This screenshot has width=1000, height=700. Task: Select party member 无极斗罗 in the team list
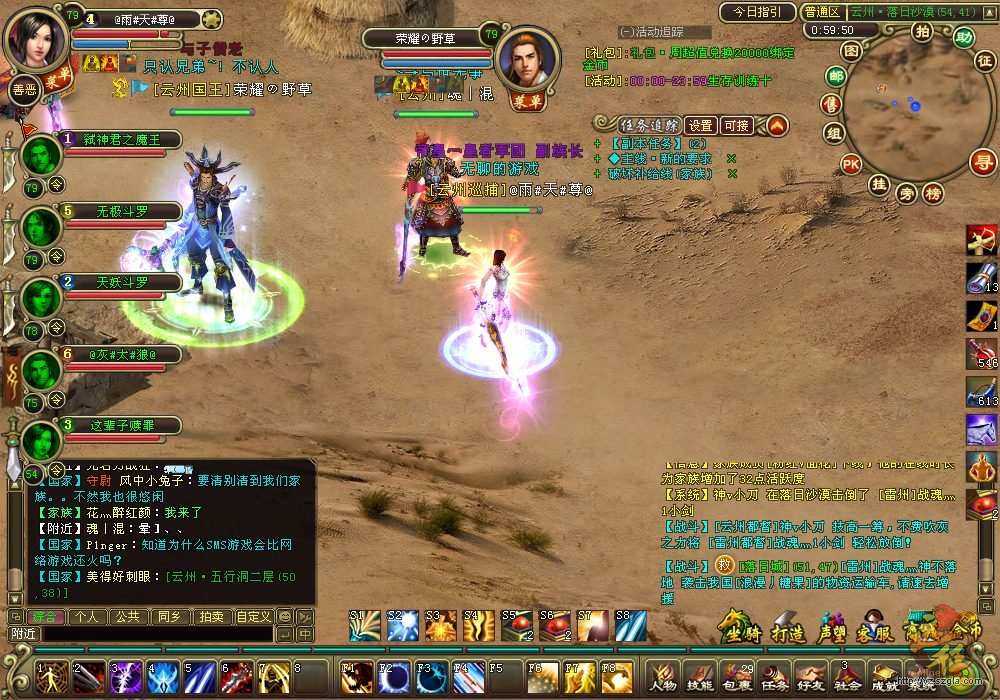[122, 212]
